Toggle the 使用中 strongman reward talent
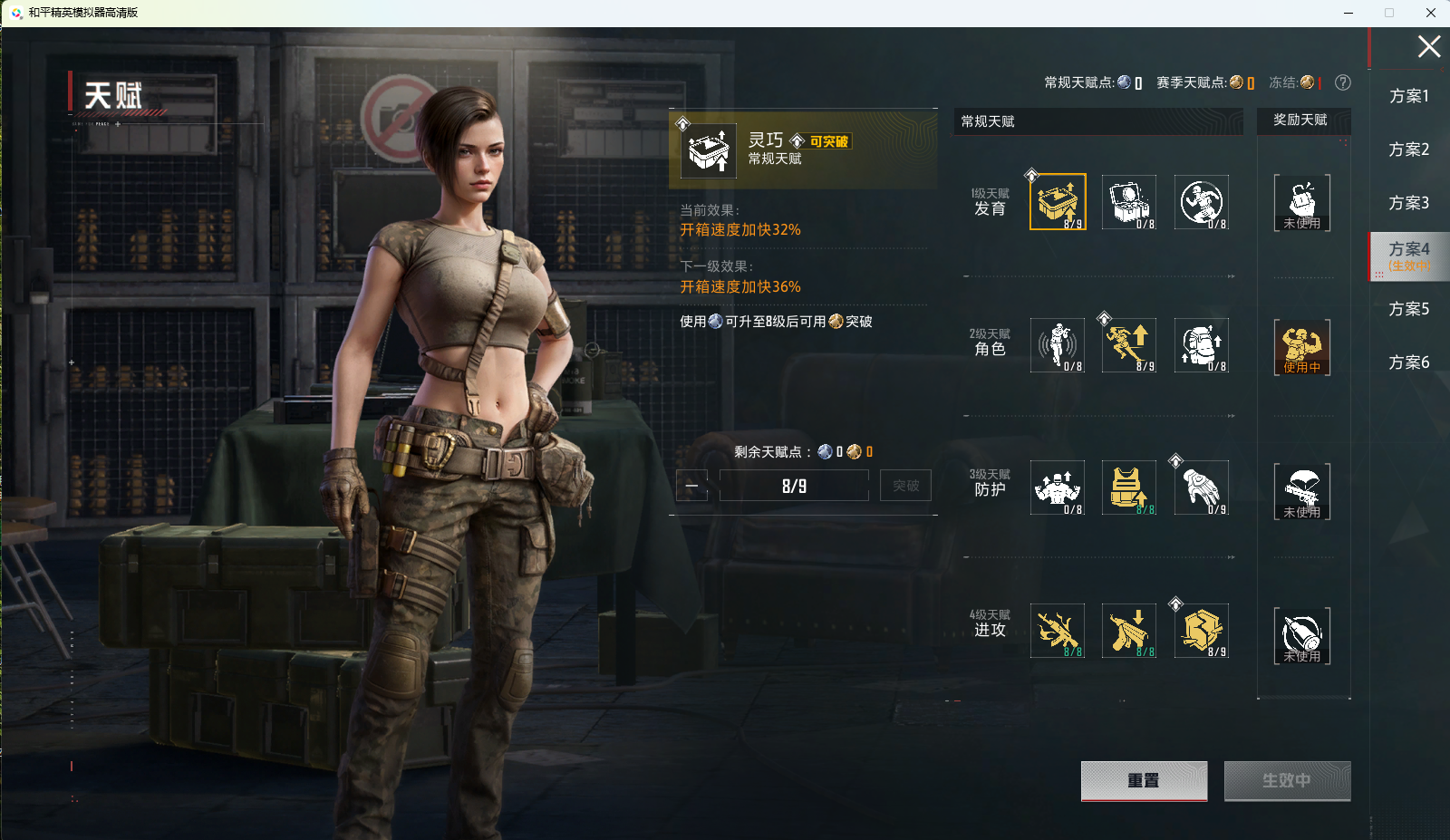The image size is (1450, 840). [1303, 347]
